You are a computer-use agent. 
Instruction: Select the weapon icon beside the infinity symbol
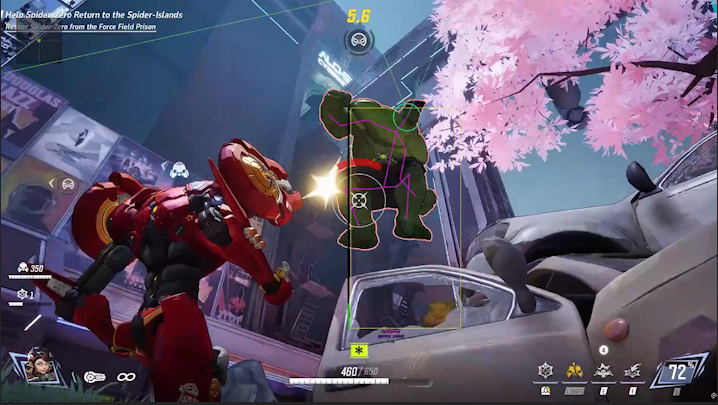tap(93, 377)
